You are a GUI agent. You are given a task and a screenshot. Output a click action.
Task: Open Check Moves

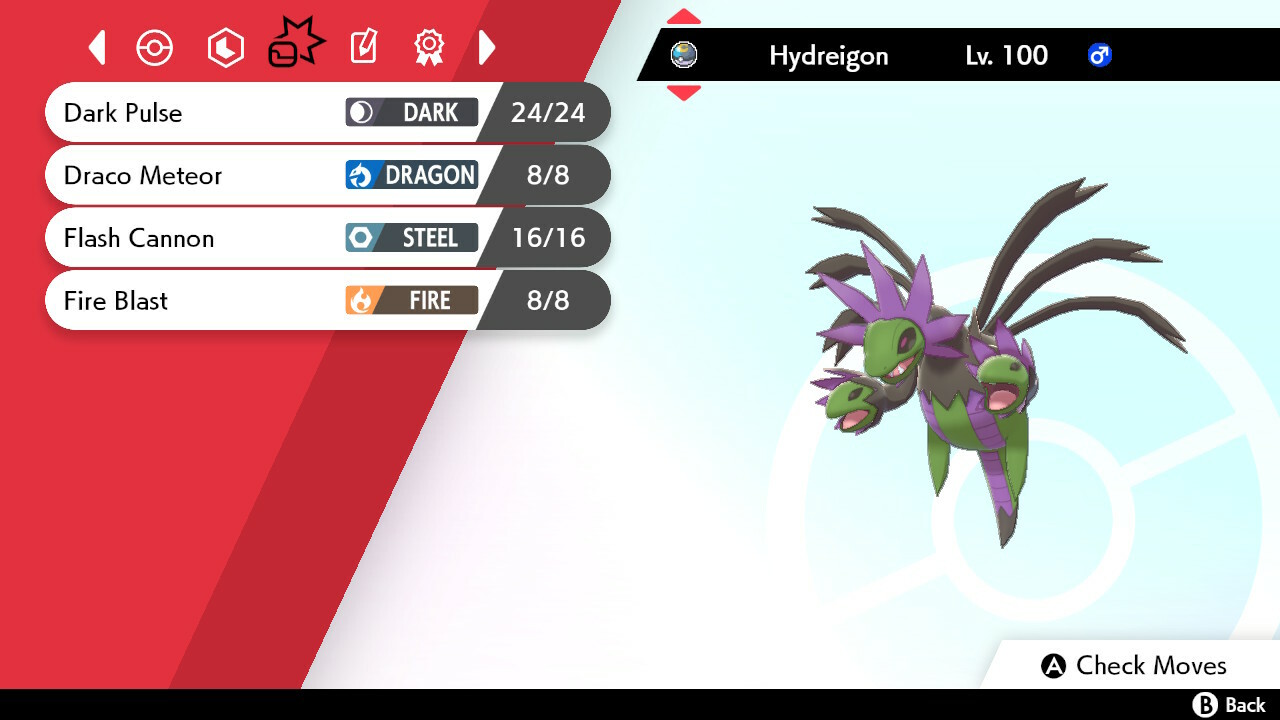[1133, 666]
